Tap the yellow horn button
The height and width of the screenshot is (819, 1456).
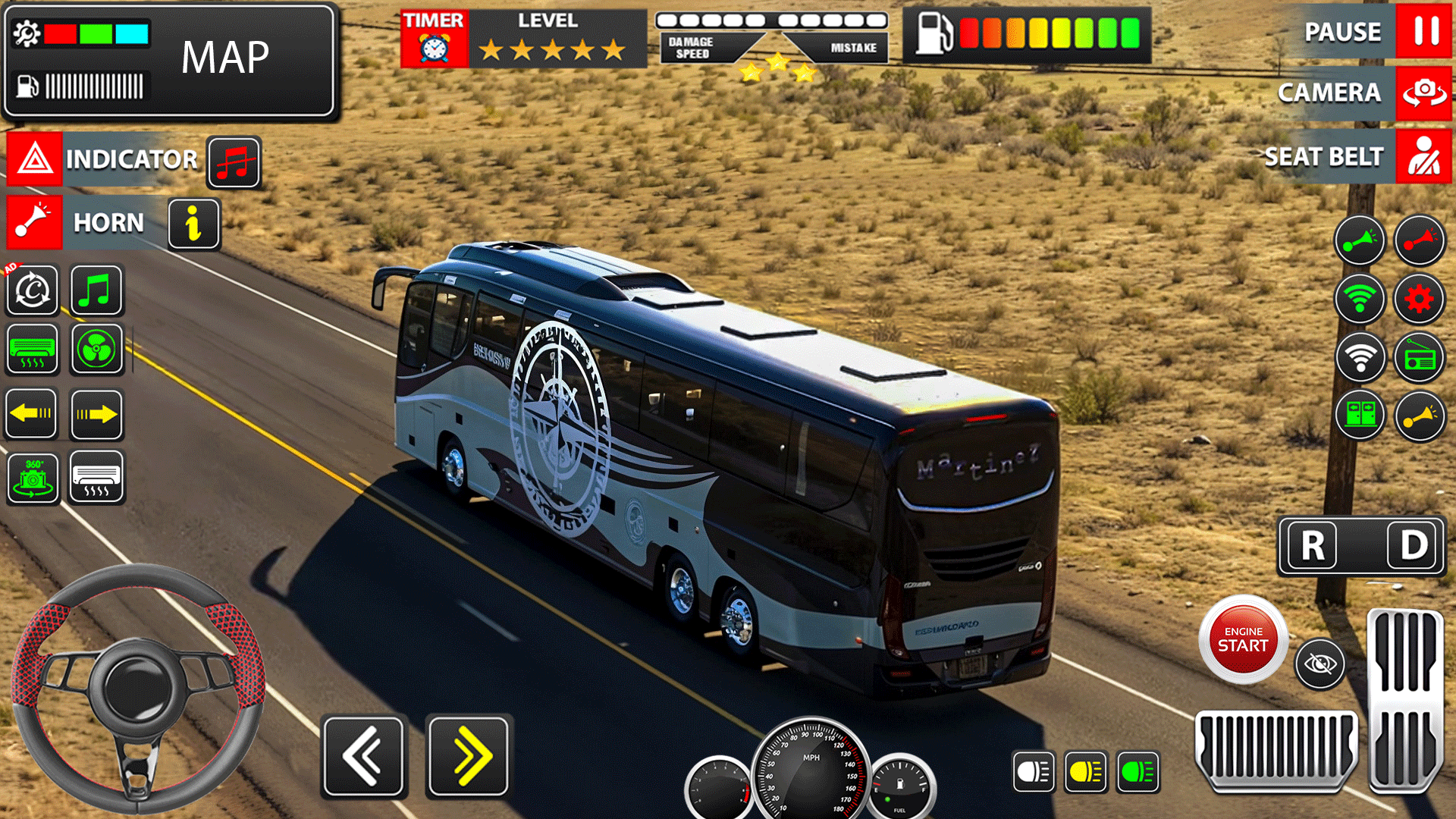1420,416
